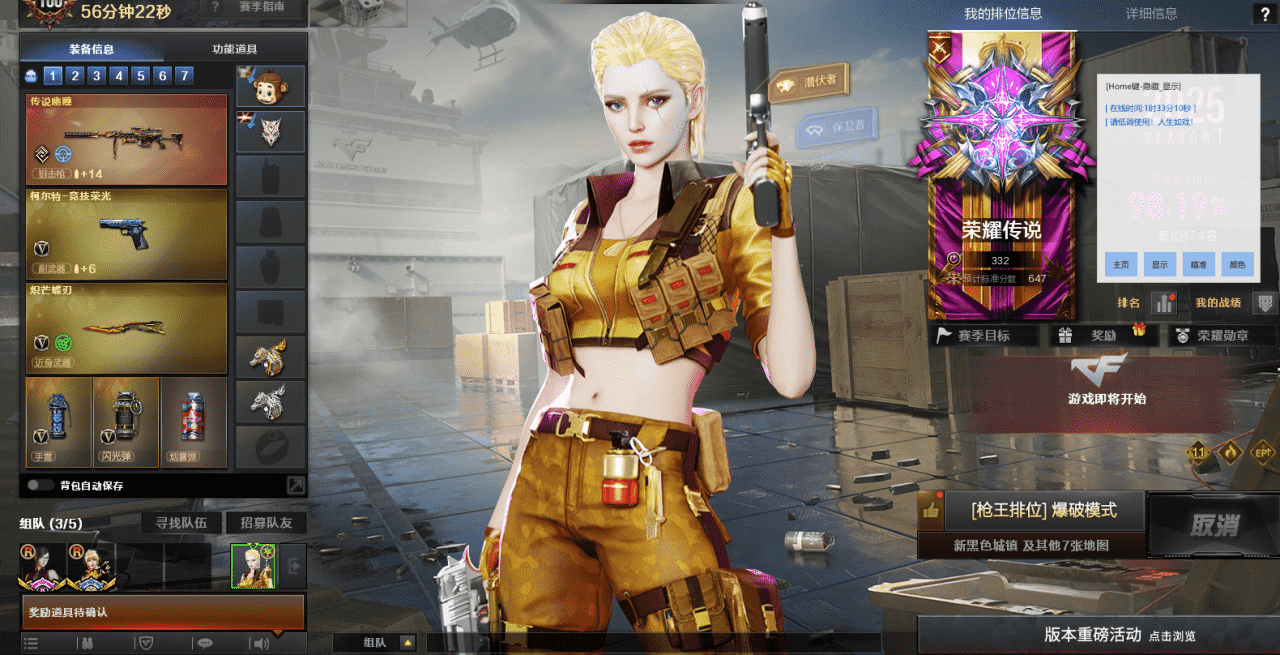Switch to 详细信息 tab

pos(1151,14)
